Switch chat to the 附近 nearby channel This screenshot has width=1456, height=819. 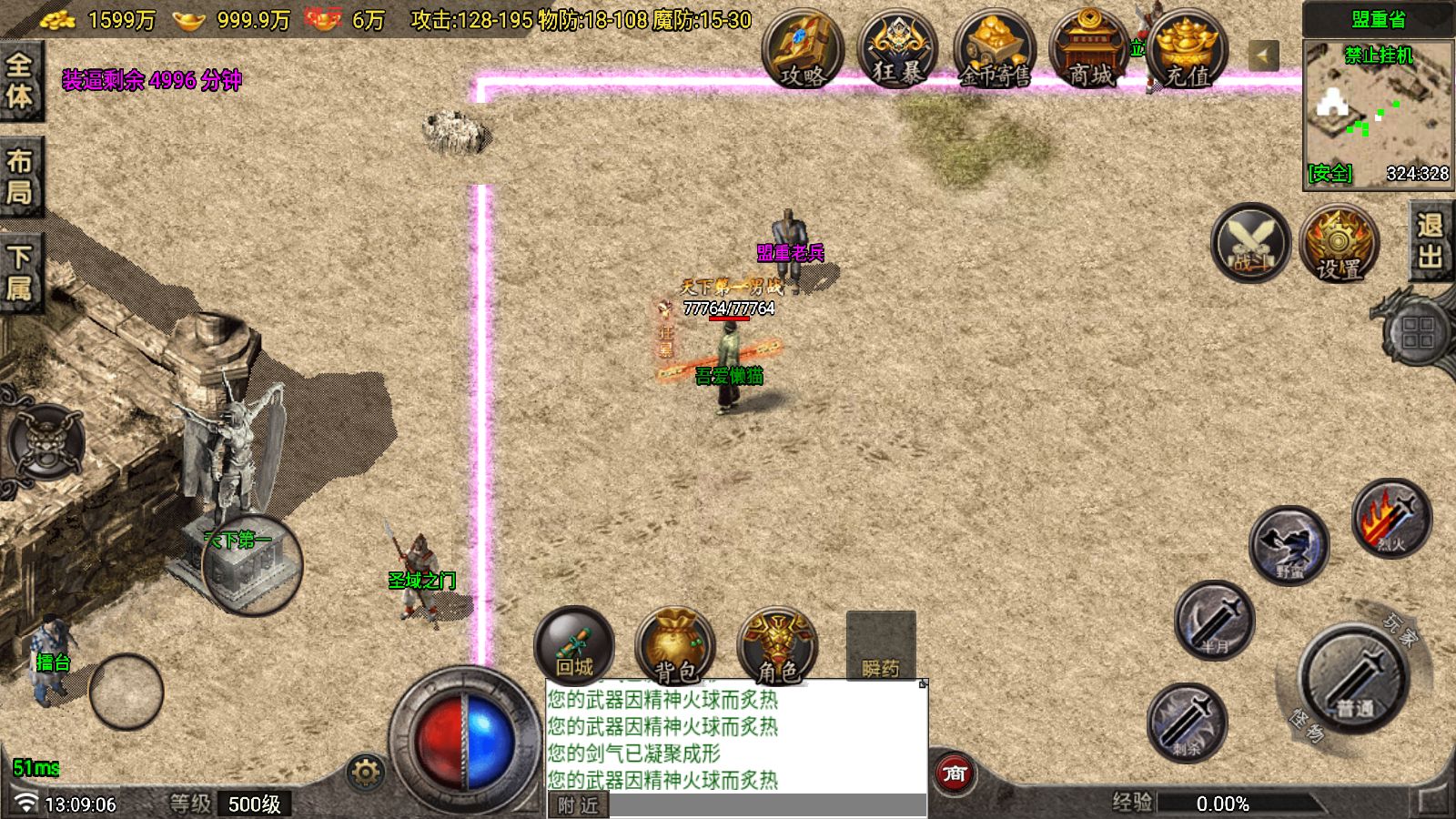[x=578, y=805]
